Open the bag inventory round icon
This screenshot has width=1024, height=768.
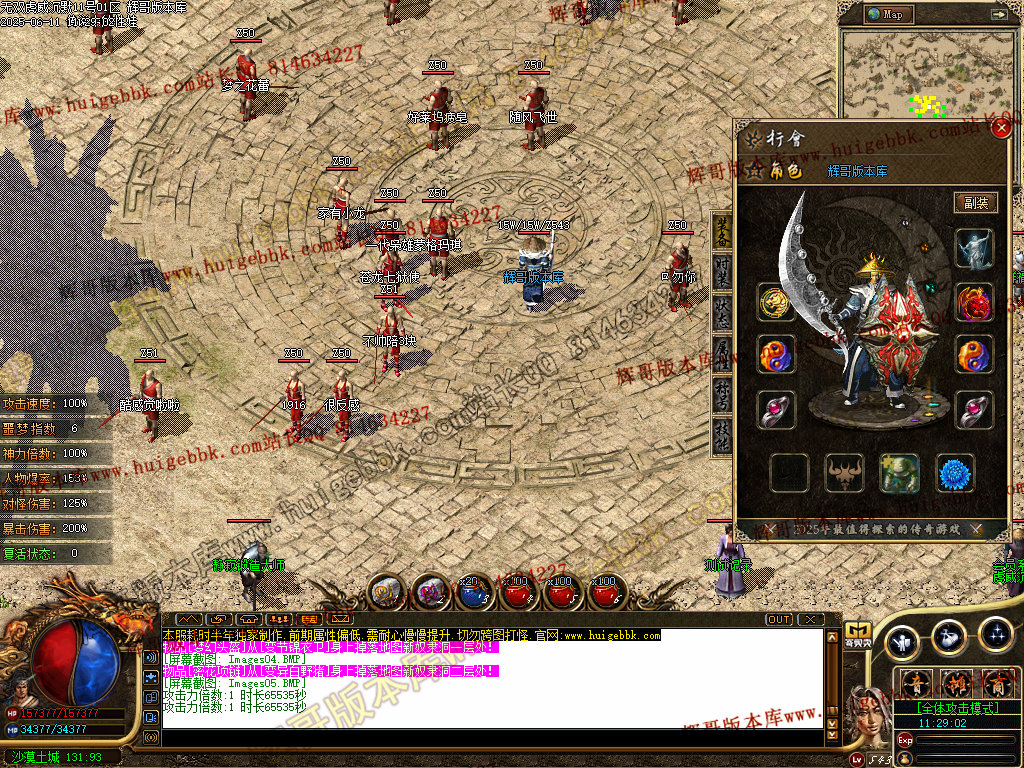[x=949, y=636]
